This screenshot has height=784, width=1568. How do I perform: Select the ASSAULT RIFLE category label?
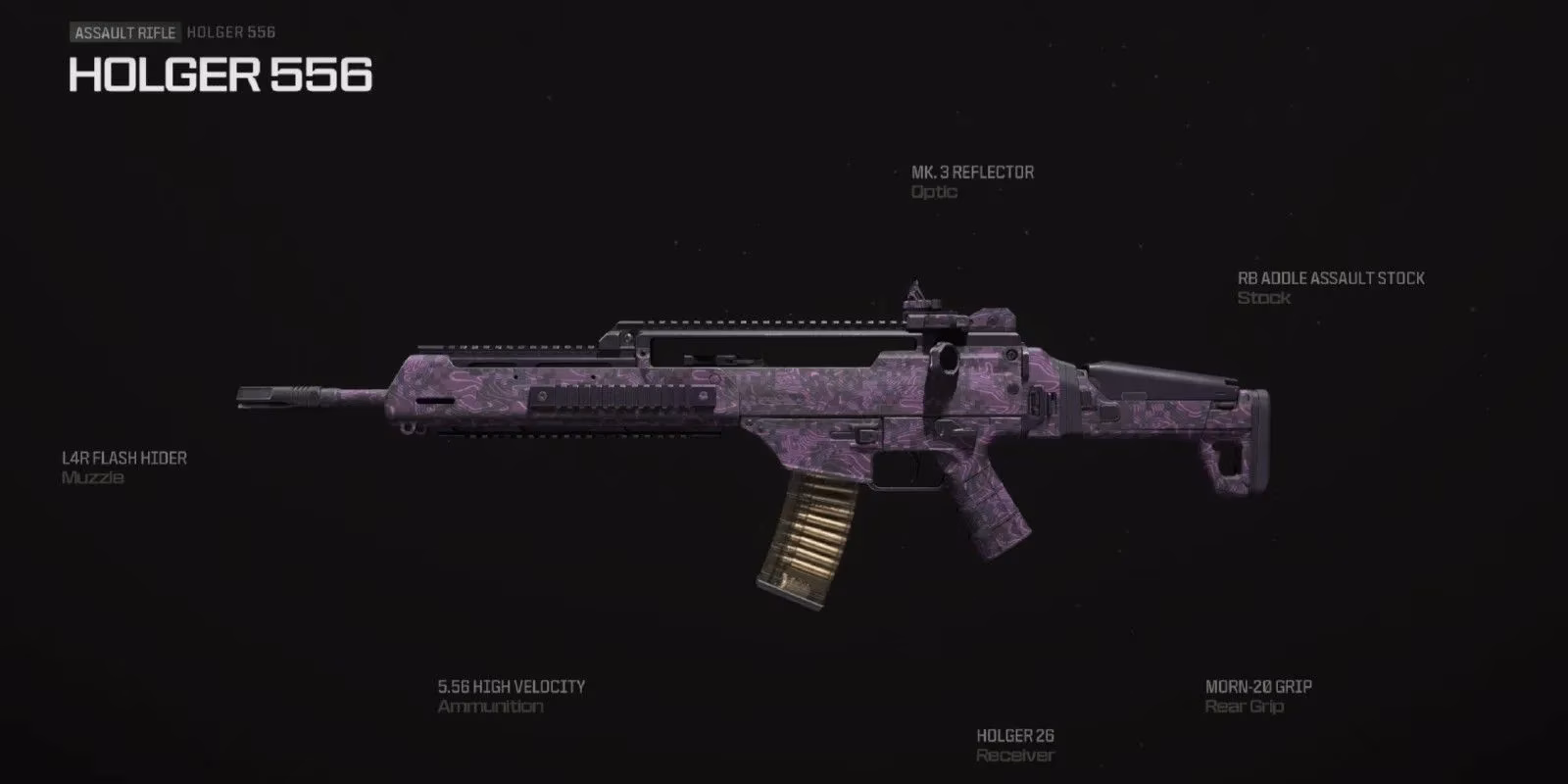pos(124,31)
